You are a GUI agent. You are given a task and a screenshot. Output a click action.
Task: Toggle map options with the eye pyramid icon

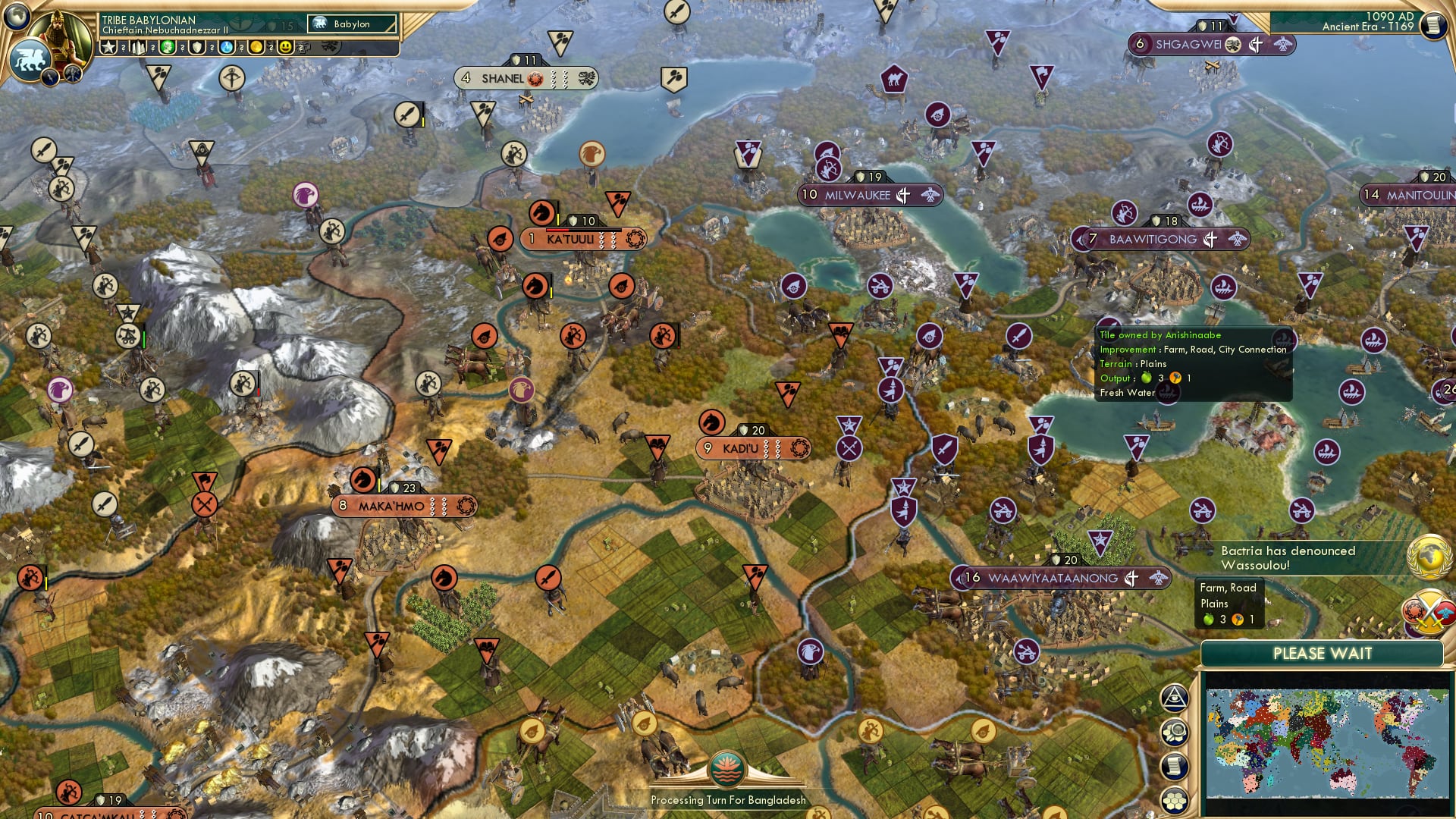(x=1176, y=696)
